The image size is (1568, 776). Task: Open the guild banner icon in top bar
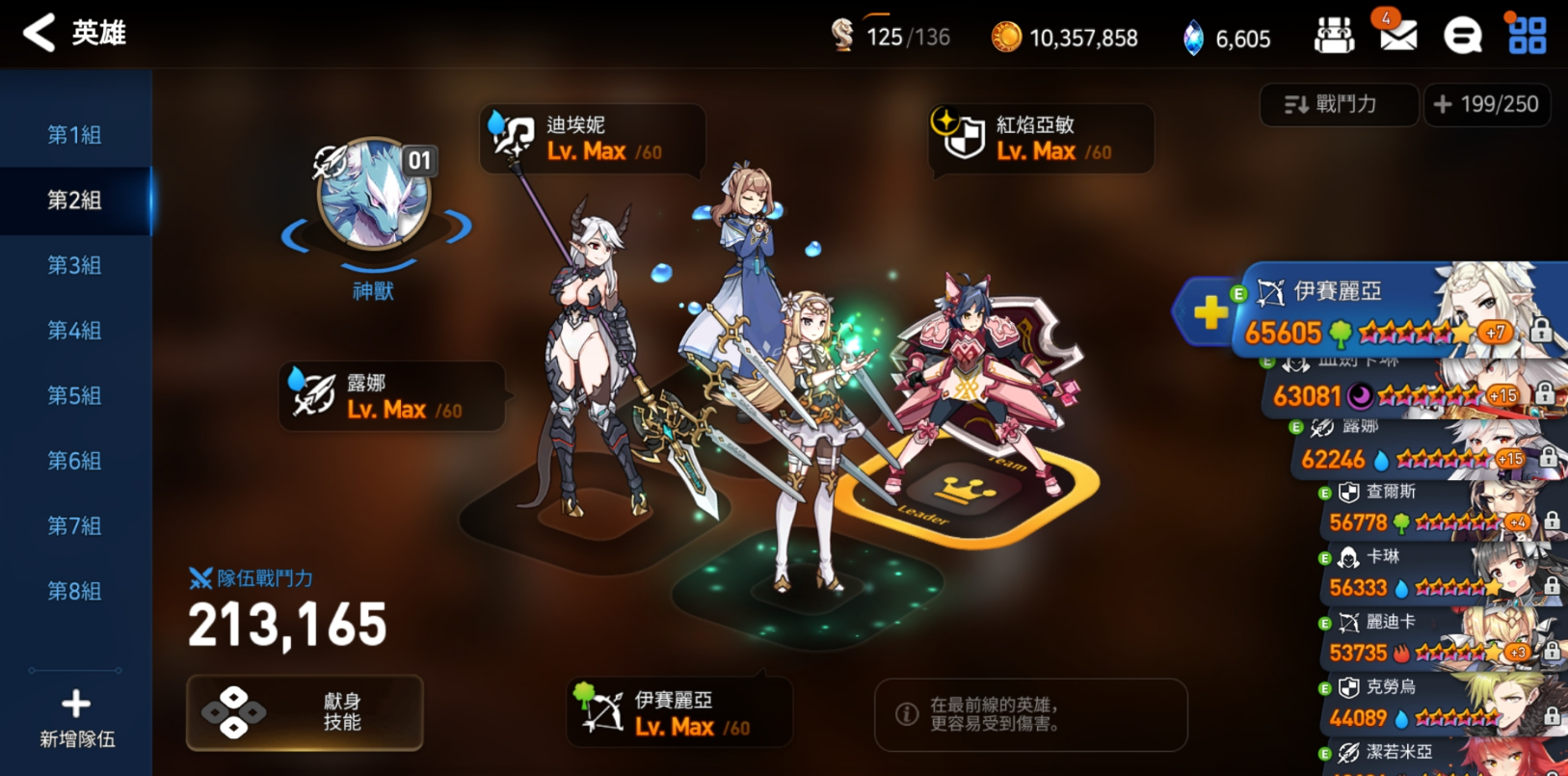pos(1334,37)
